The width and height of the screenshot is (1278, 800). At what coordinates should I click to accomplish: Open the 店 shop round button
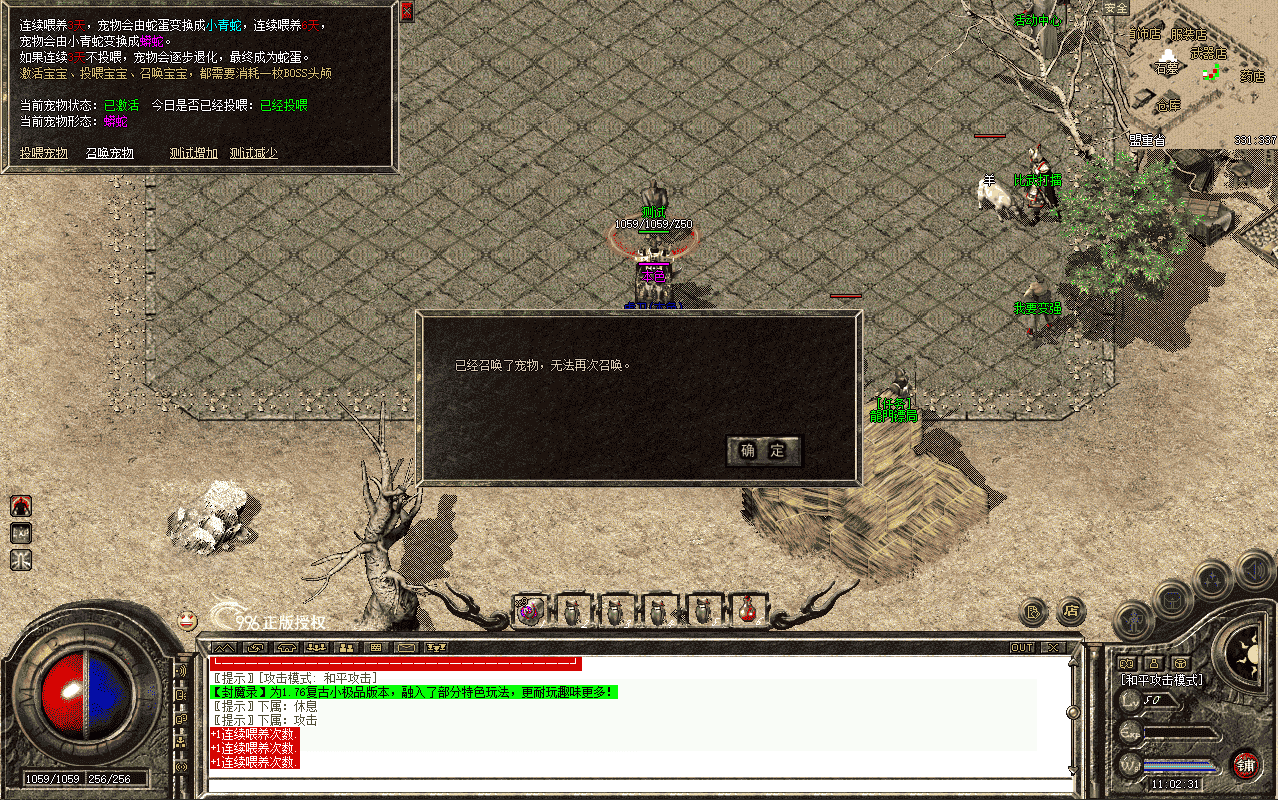[x=1071, y=610]
